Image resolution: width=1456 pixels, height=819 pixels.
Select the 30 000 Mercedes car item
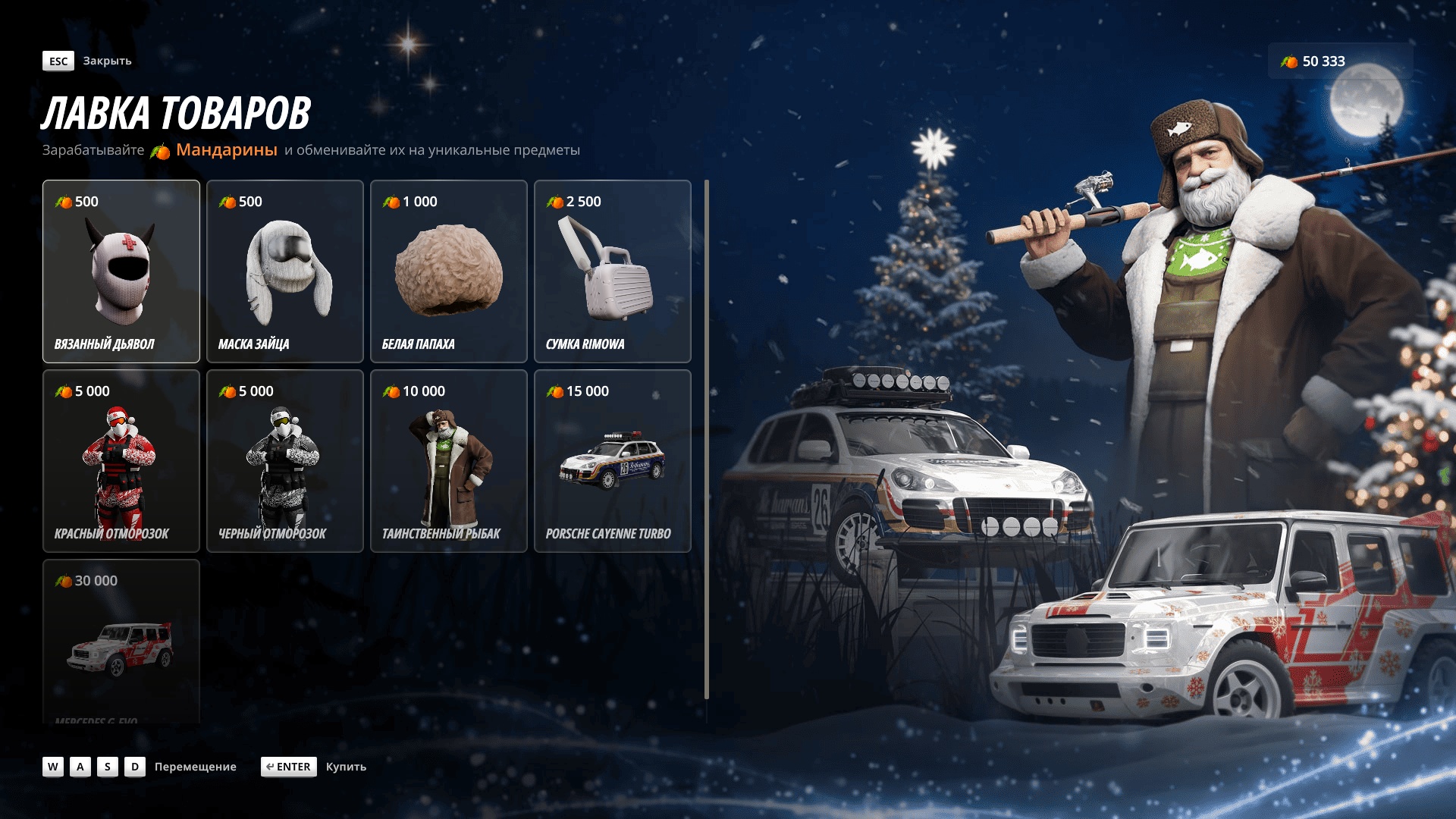point(121,641)
